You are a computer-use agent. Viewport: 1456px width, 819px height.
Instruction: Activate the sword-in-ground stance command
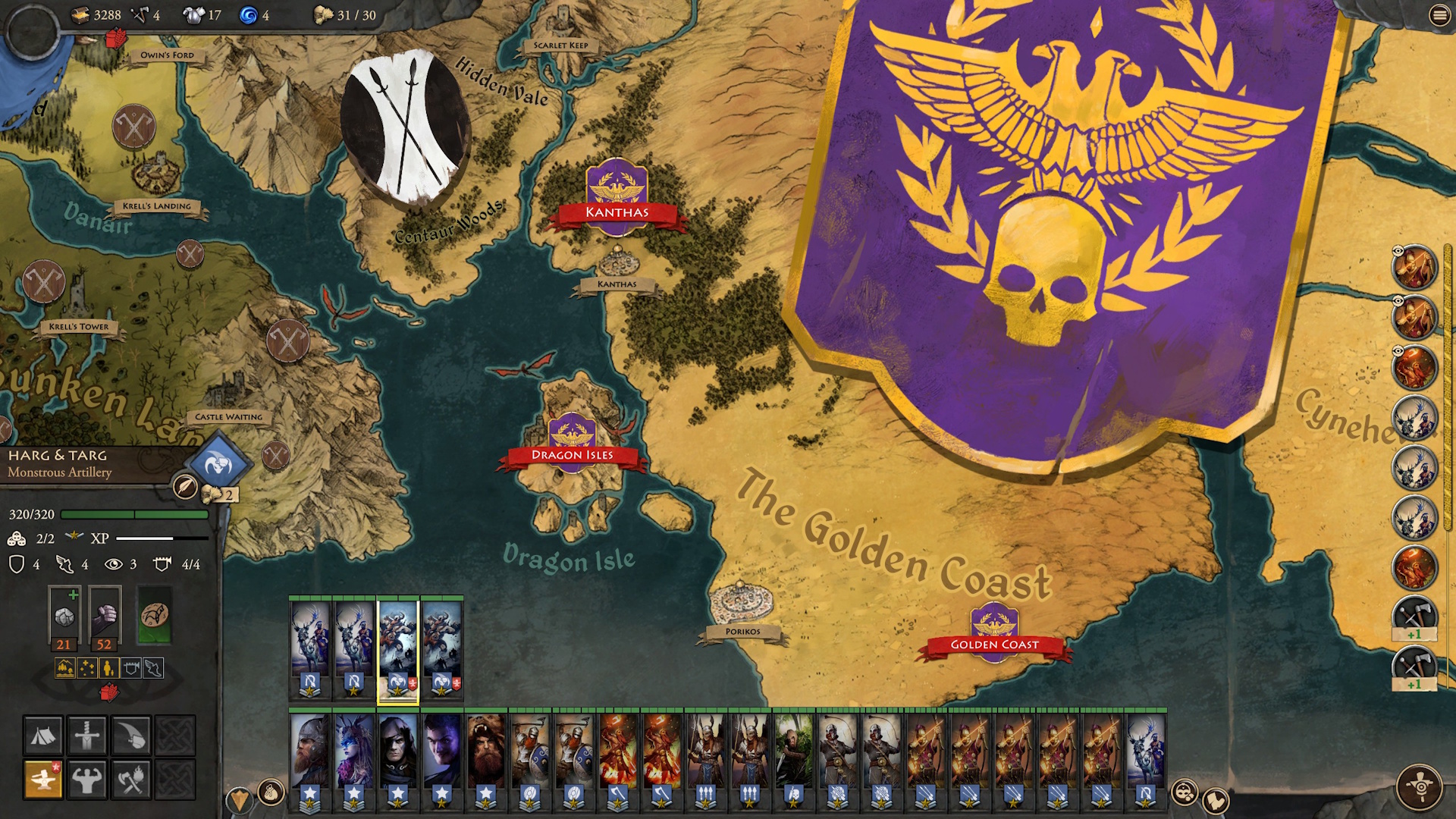pos(87,736)
